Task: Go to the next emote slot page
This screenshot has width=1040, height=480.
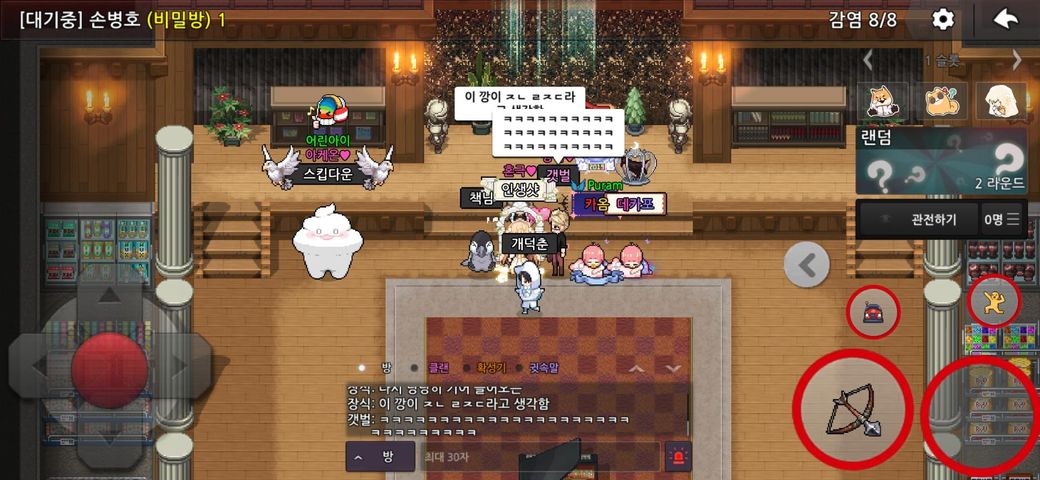Action: coord(1017,60)
